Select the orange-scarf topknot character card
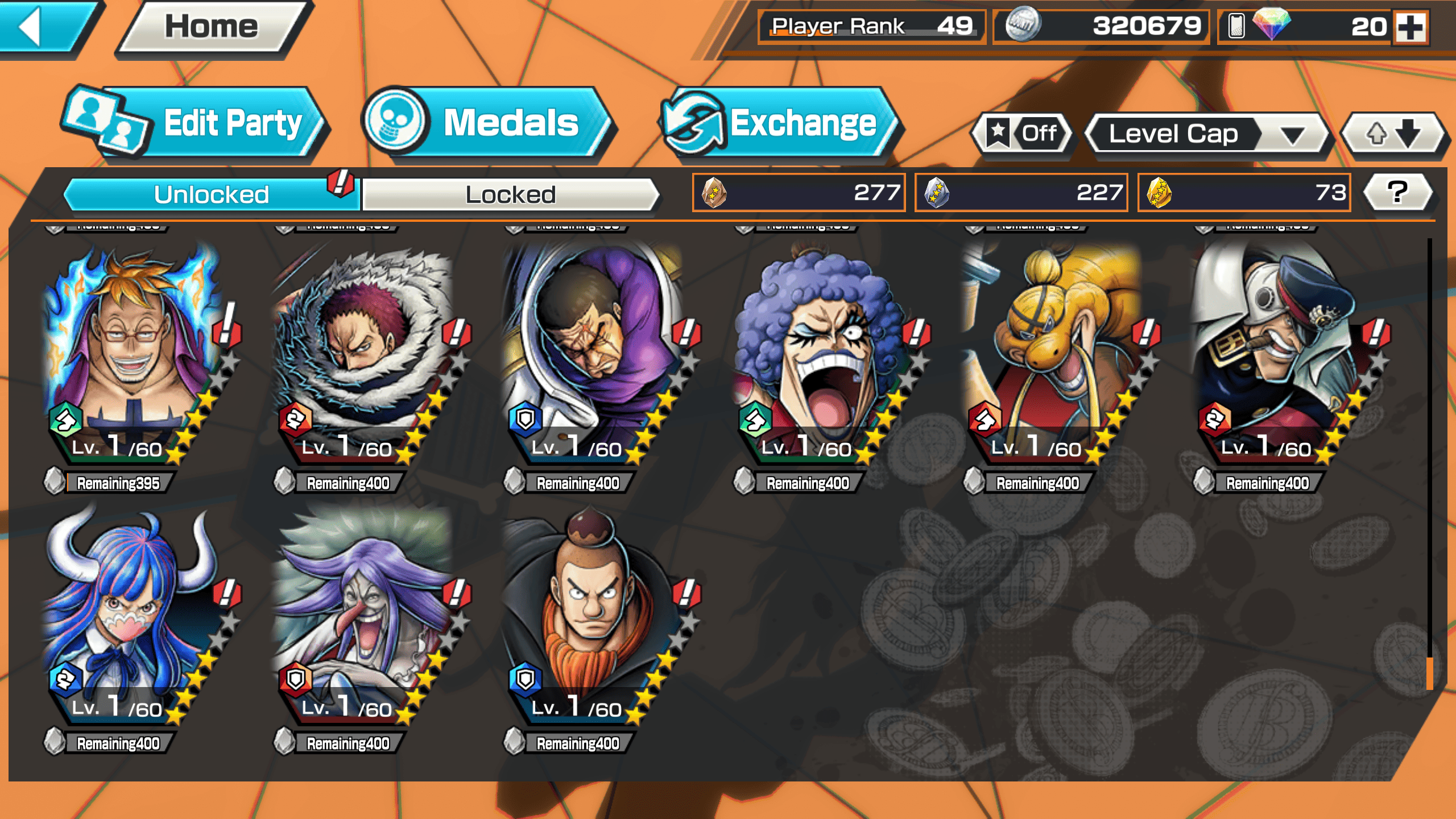Image resolution: width=1456 pixels, height=819 pixels. click(x=594, y=614)
